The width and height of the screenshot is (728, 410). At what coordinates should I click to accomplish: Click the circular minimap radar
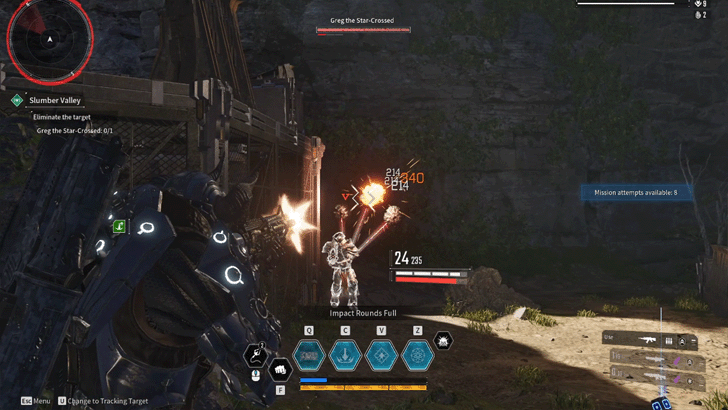coord(49,39)
